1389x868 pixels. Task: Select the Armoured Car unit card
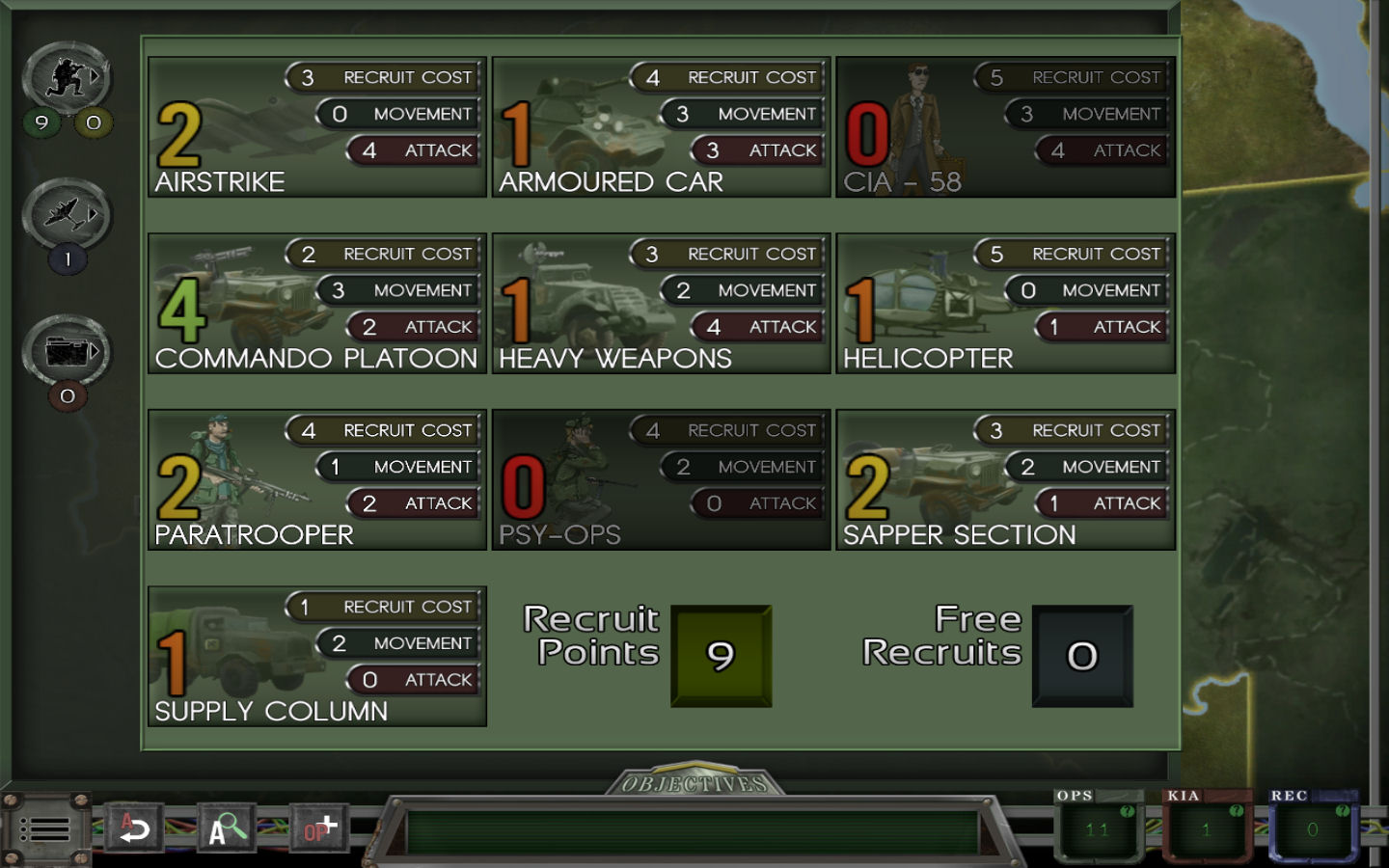(x=661, y=127)
